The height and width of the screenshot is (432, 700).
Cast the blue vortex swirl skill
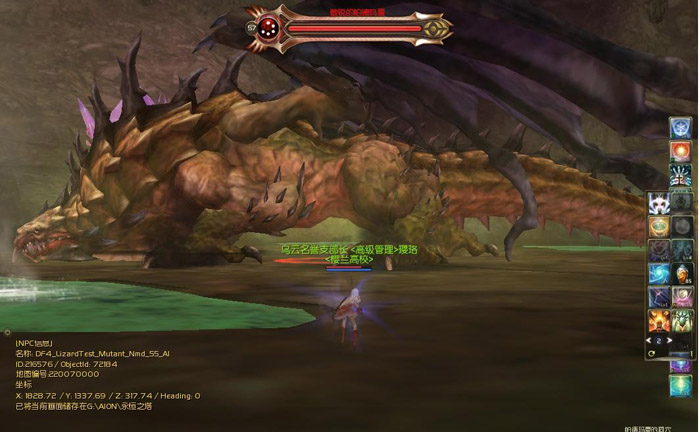[659, 273]
